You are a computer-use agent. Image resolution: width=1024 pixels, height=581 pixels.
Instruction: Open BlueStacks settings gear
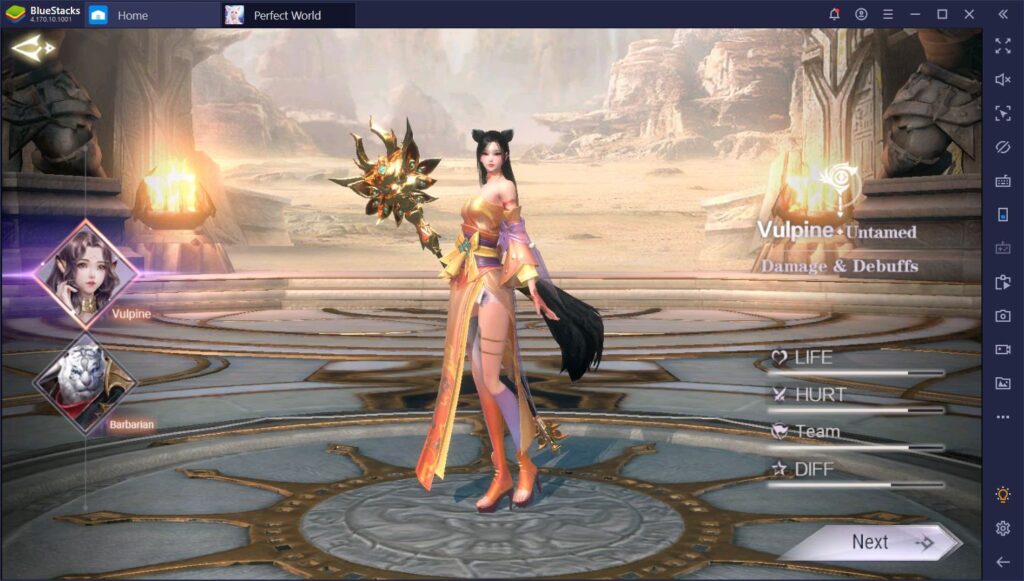pyautogui.click(x=1003, y=528)
